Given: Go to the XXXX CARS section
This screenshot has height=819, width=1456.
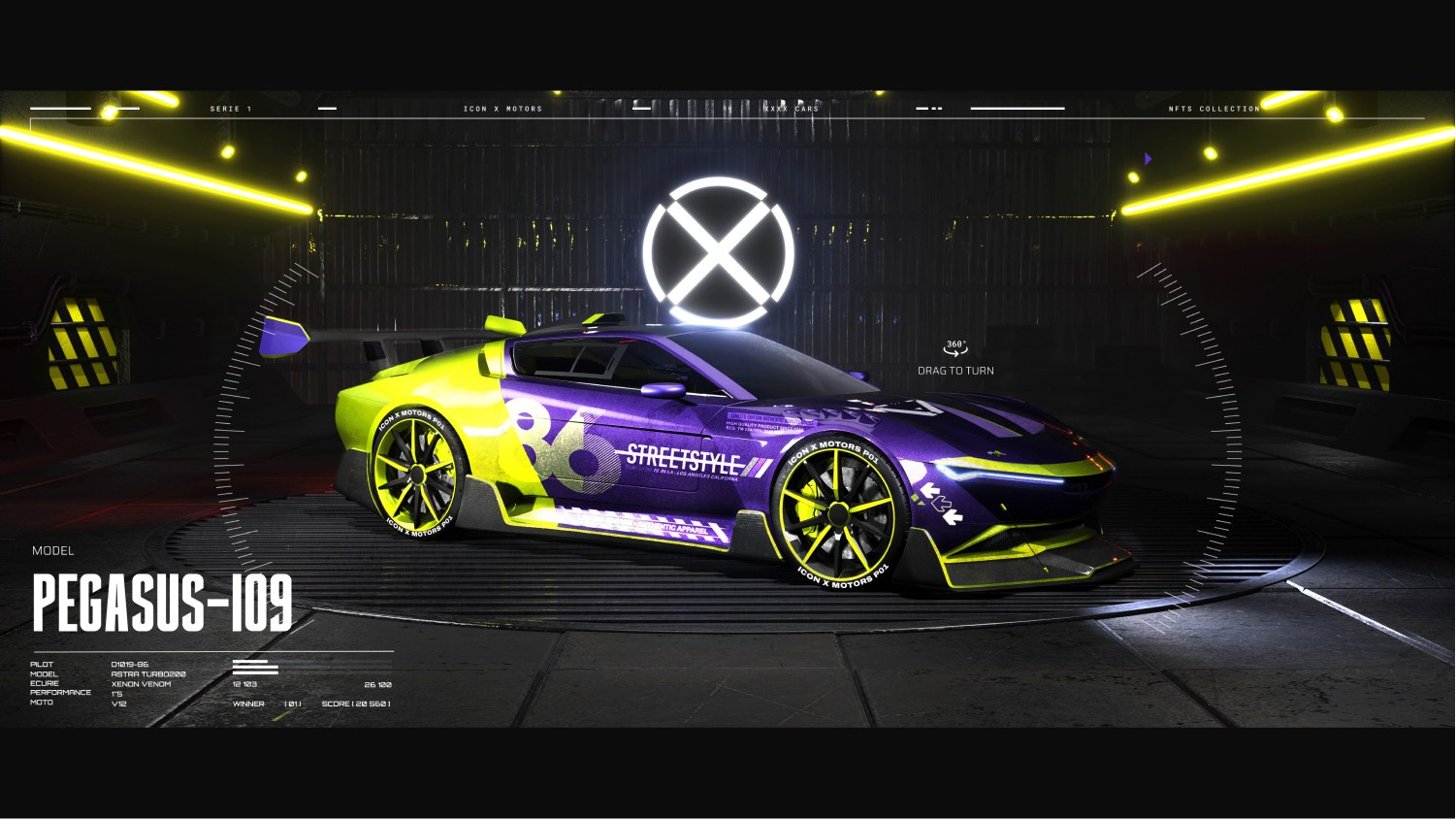Looking at the screenshot, I should click(792, 109).
